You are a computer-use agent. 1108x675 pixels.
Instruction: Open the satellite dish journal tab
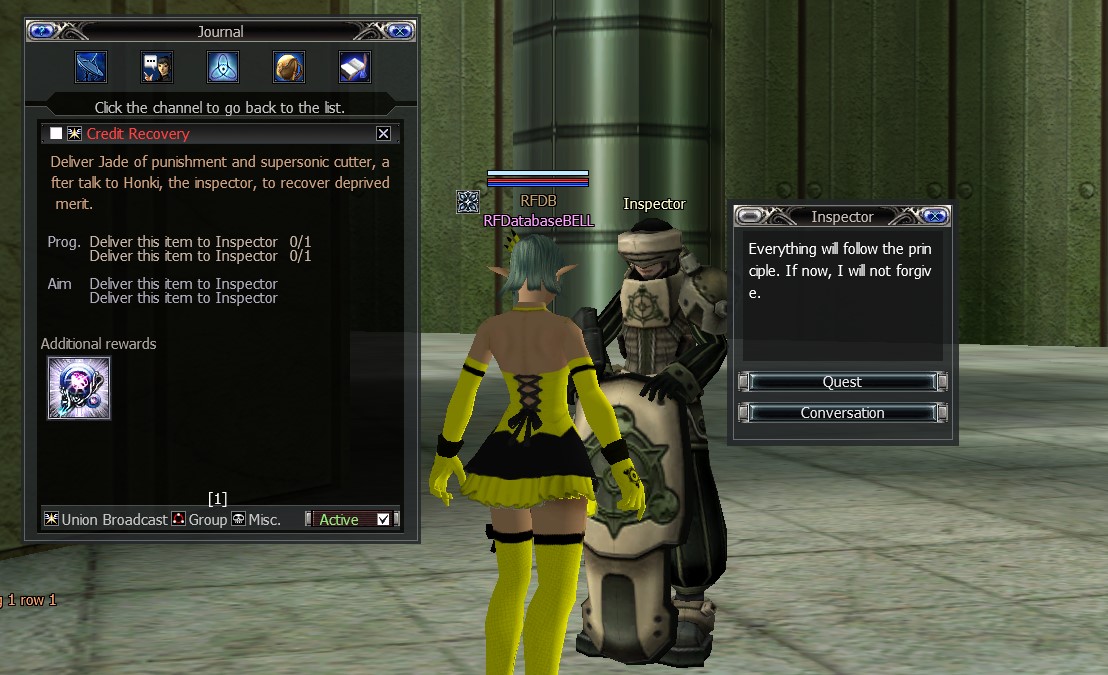(x=91, y=67)
